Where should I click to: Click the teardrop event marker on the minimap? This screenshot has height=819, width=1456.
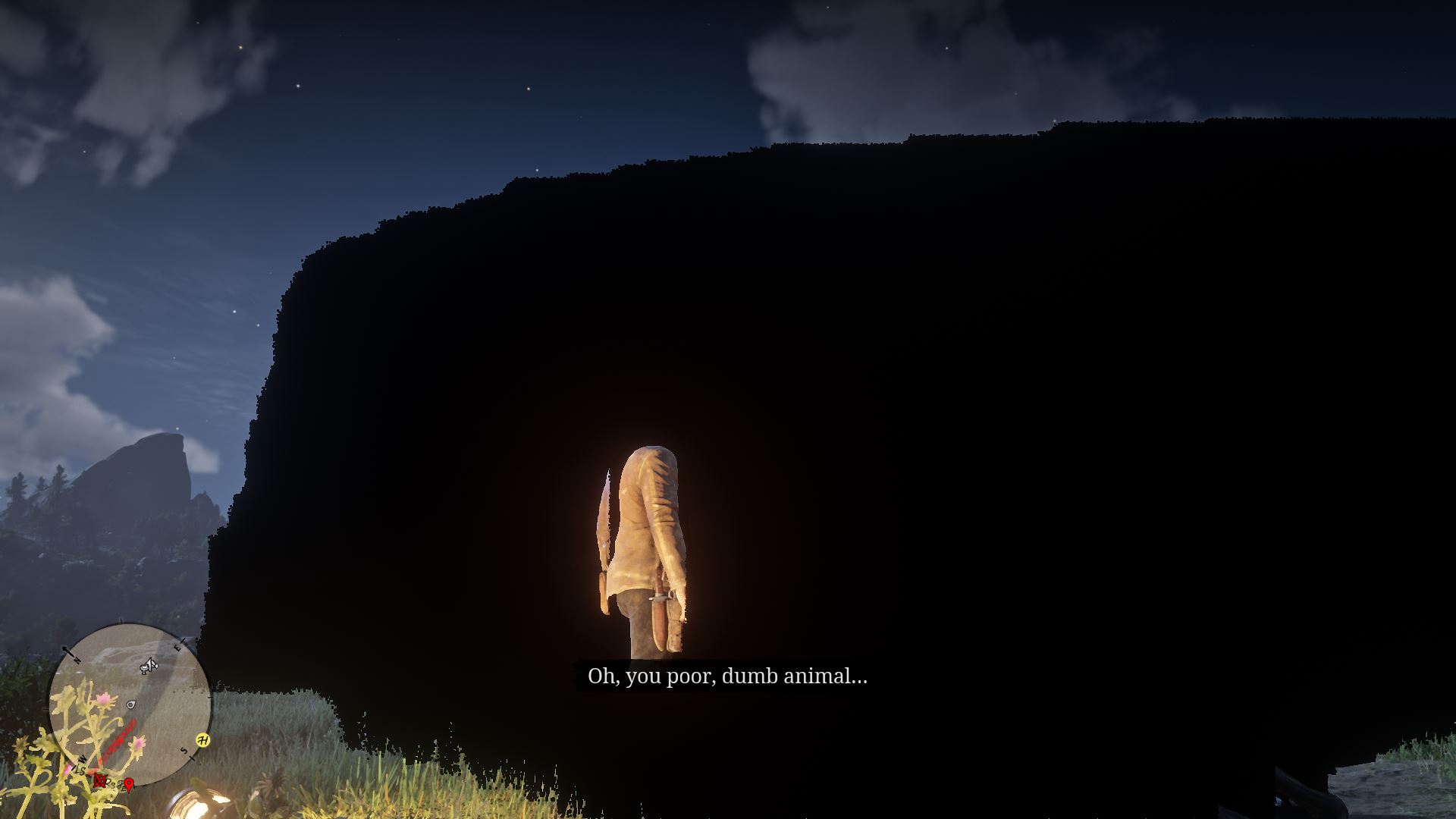pyautogui.click(x=130, y=705)
